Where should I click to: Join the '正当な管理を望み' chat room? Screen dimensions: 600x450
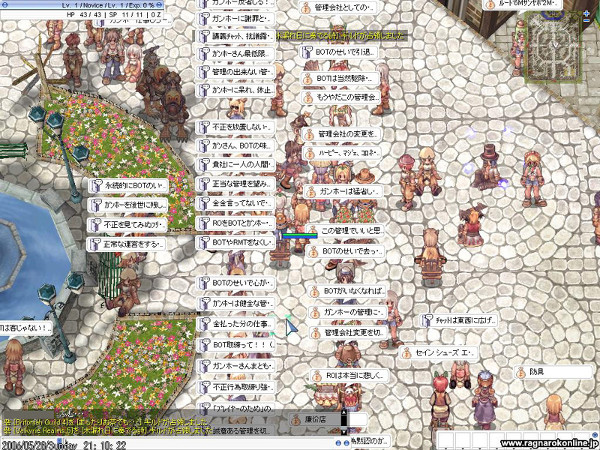(234, 184)
